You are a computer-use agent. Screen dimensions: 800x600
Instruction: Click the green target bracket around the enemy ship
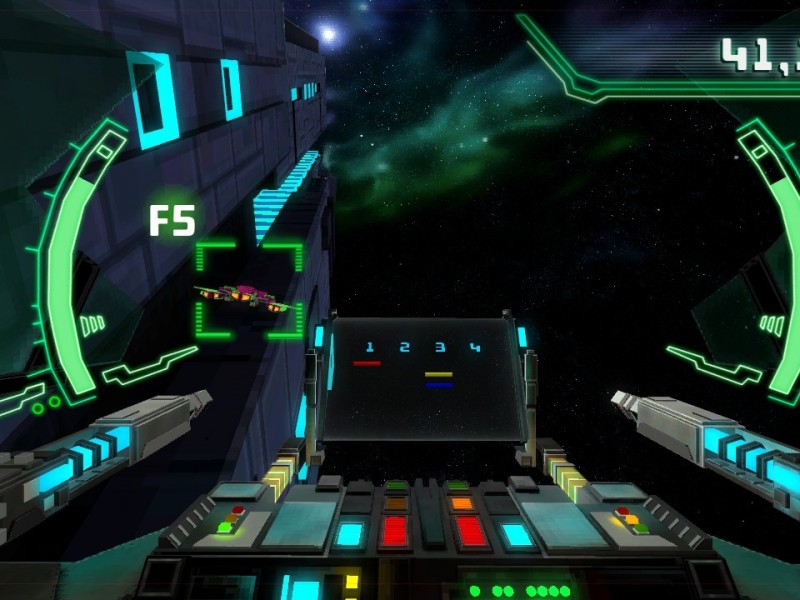point(248,291)
